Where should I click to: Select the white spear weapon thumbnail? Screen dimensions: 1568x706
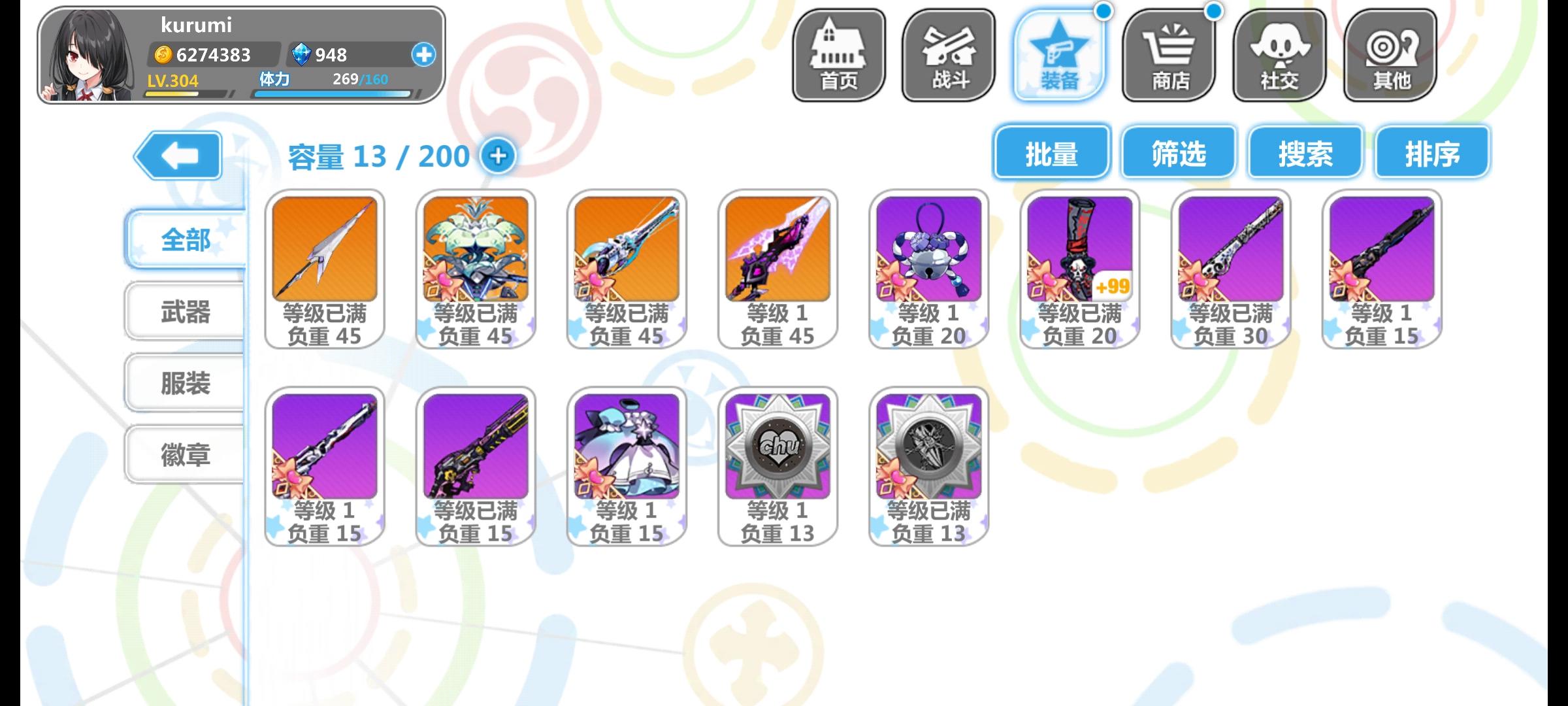pyautogui.click(x=325, y=252)
